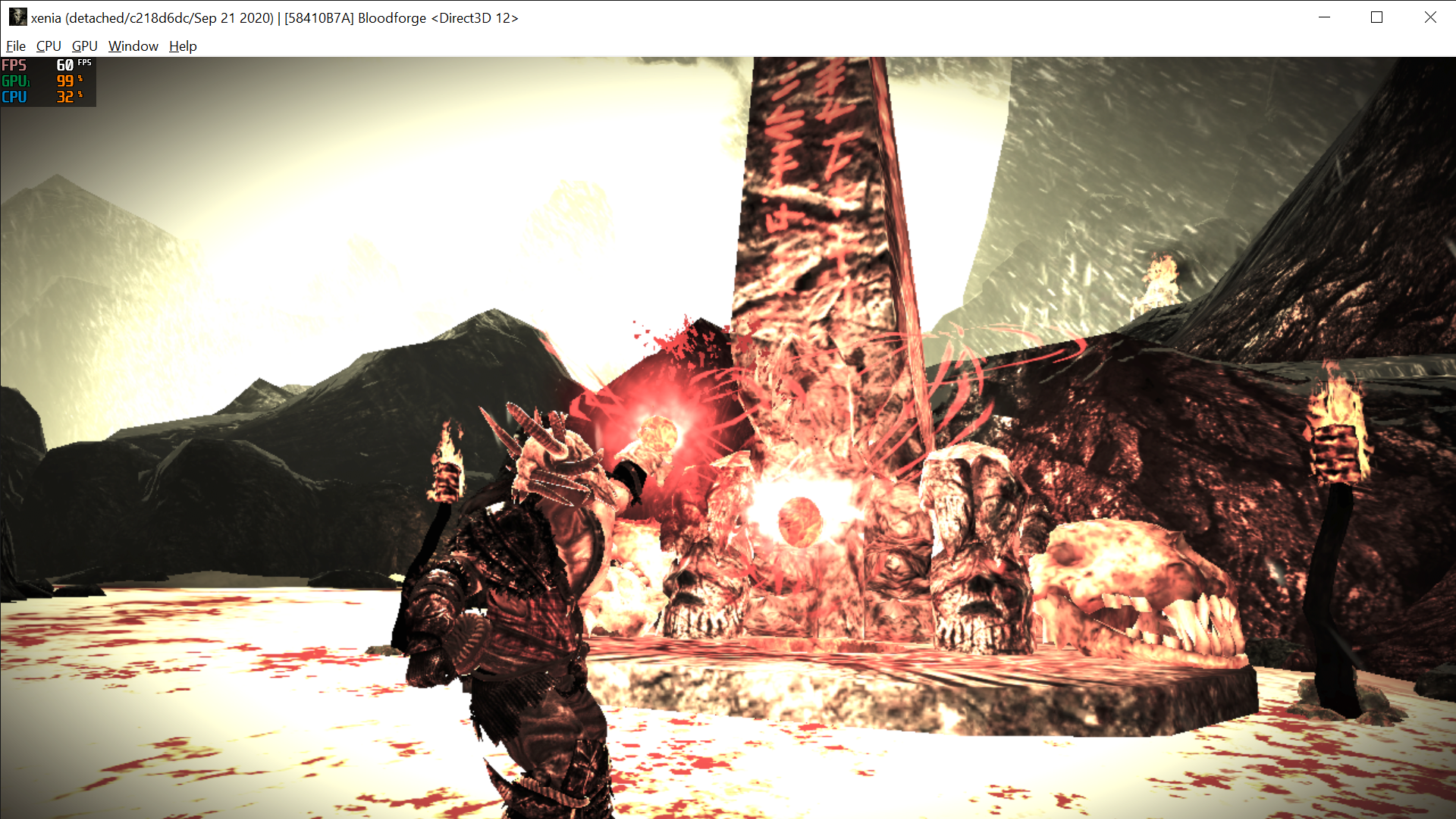Click the pink FPS label in the overlay
The width and height of the screenshot is (1456, 819).
13,66
